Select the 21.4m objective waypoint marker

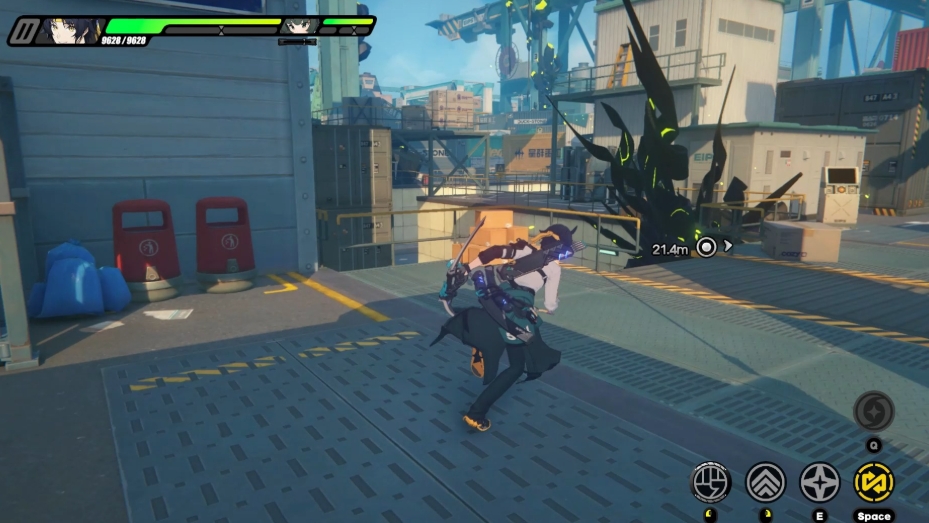(x=706, y=247)
